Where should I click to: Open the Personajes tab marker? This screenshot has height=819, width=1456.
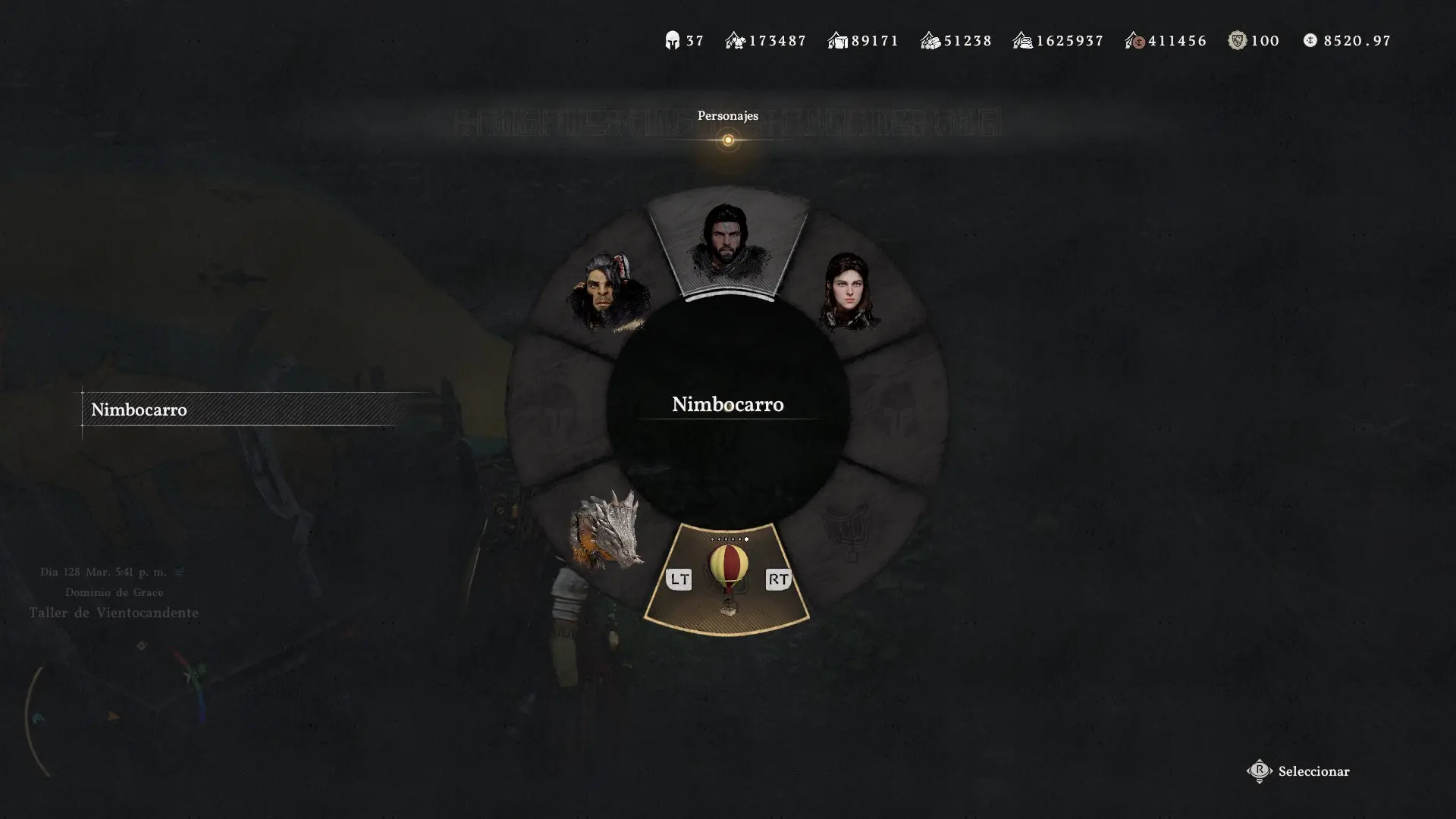(x=728, y=140)
